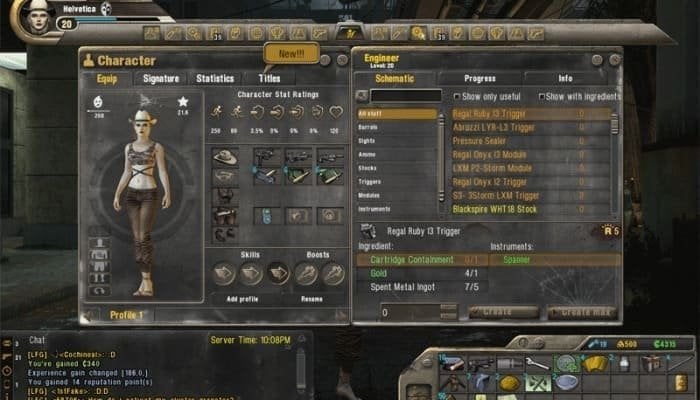Viewport: 700px width, 400px height.
Task: Click the schematic search field
Action: 404,96
